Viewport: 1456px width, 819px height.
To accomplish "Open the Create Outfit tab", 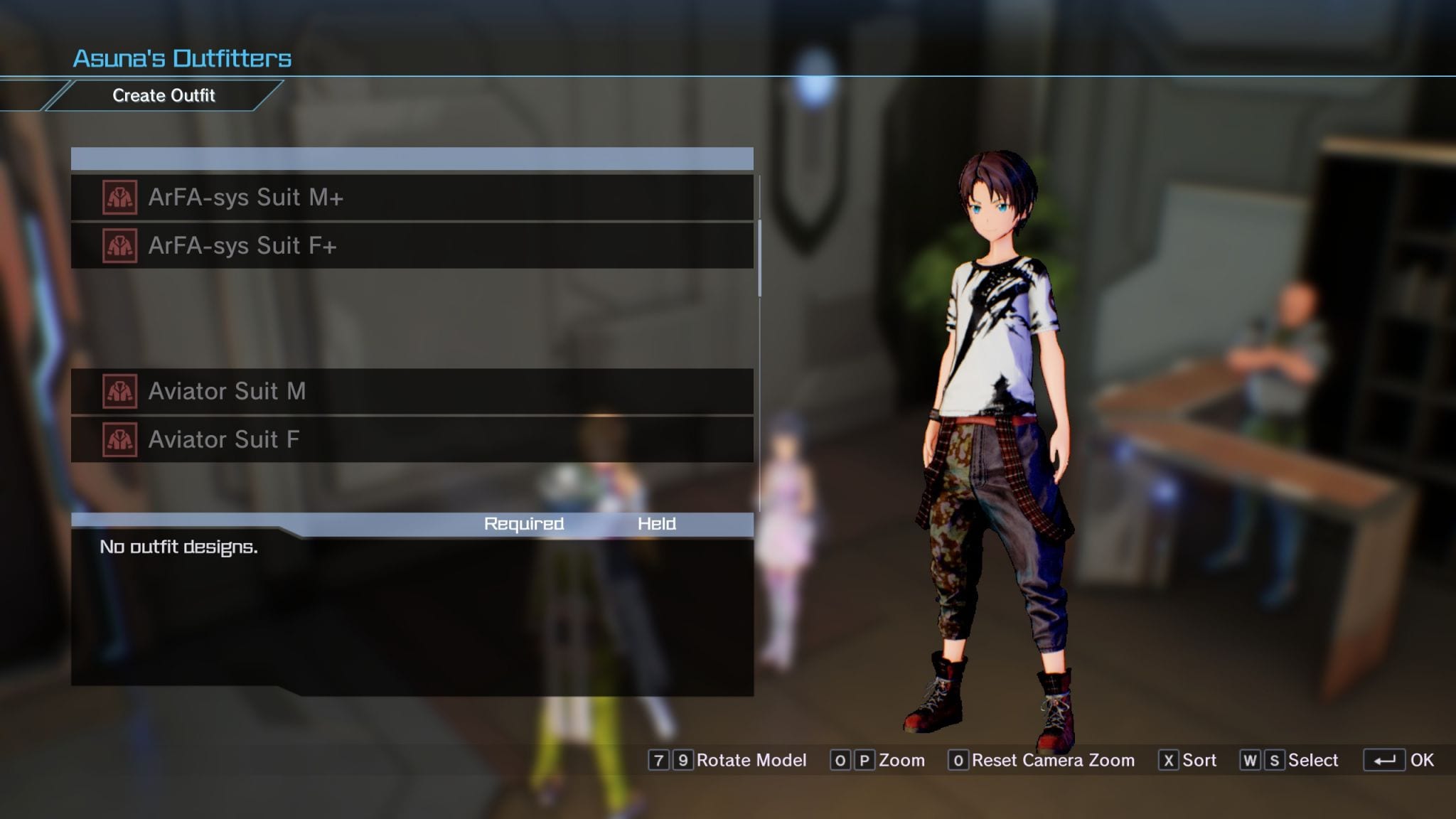I will 164,96.
